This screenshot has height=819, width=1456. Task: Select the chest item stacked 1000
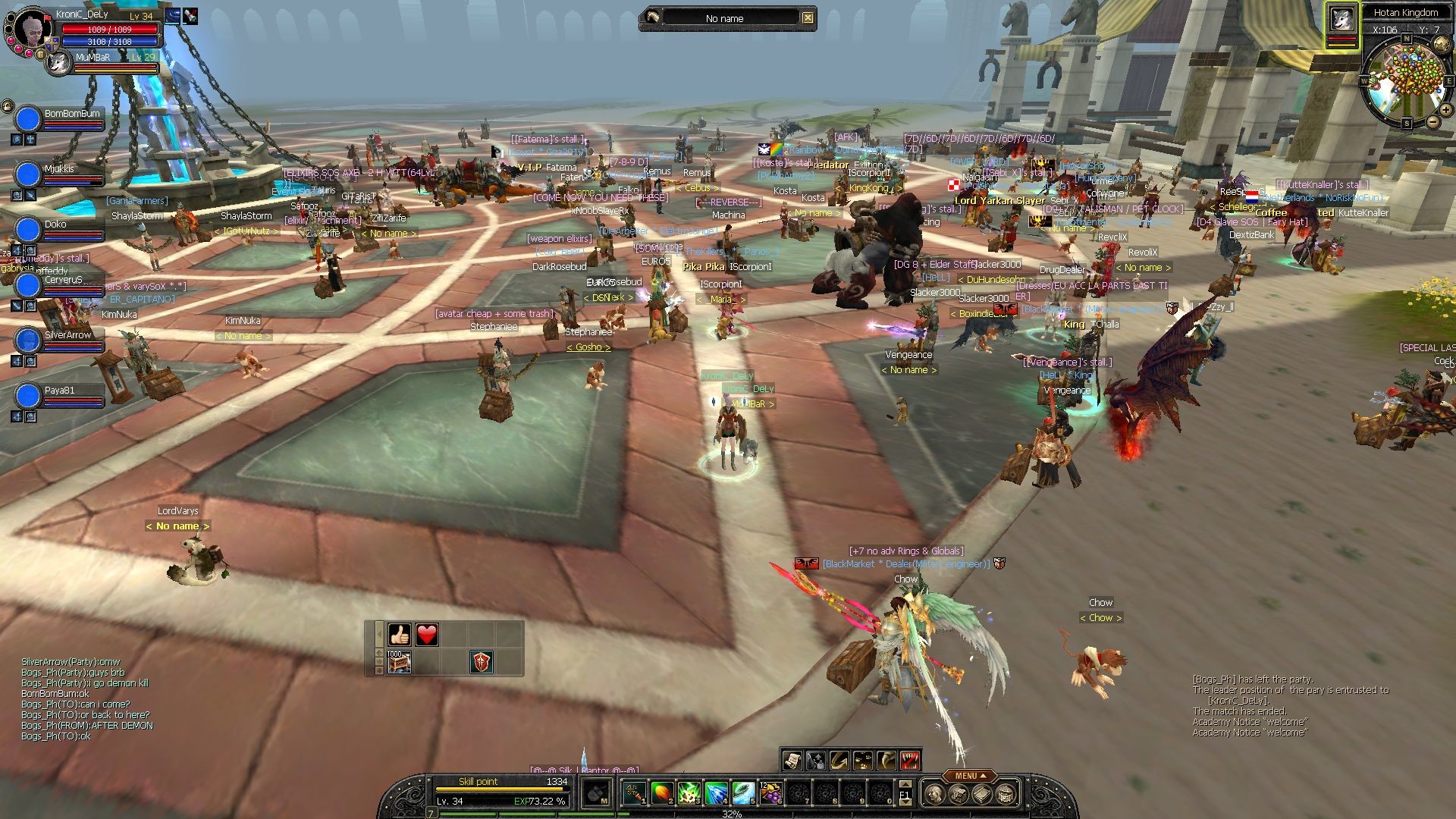[x=399, y=662]
